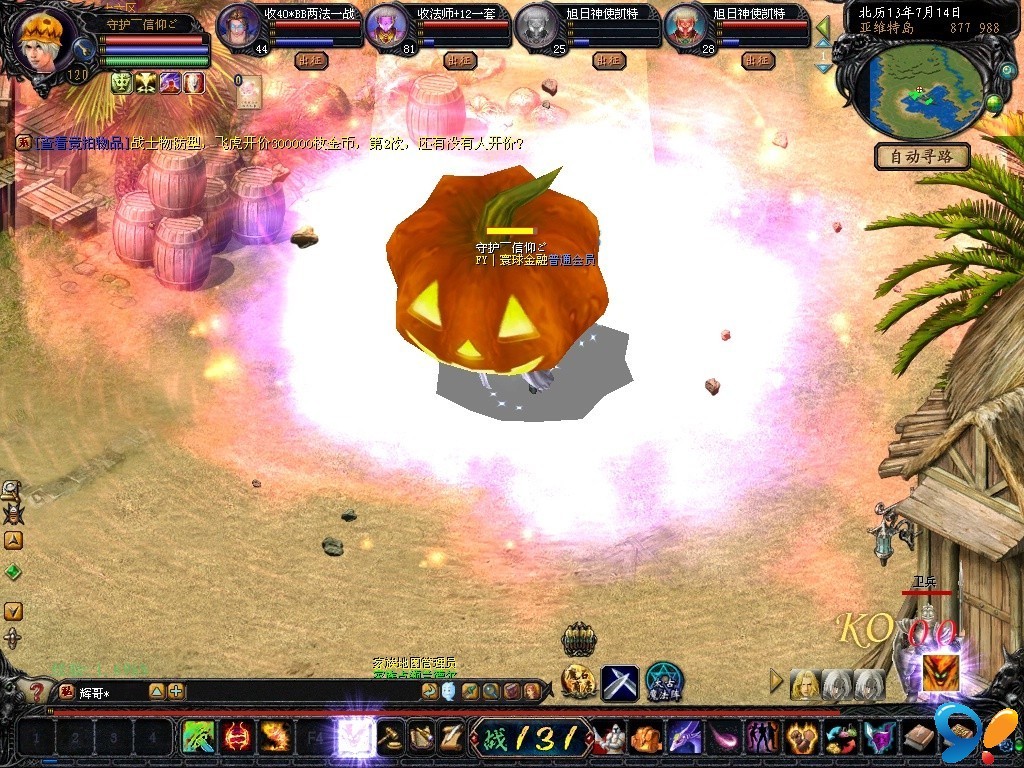Click the 自动寻路 auto-pathfinding button
Viewport: 1024px width, 768px height.
pyautogui.click(x=922, y=157)
